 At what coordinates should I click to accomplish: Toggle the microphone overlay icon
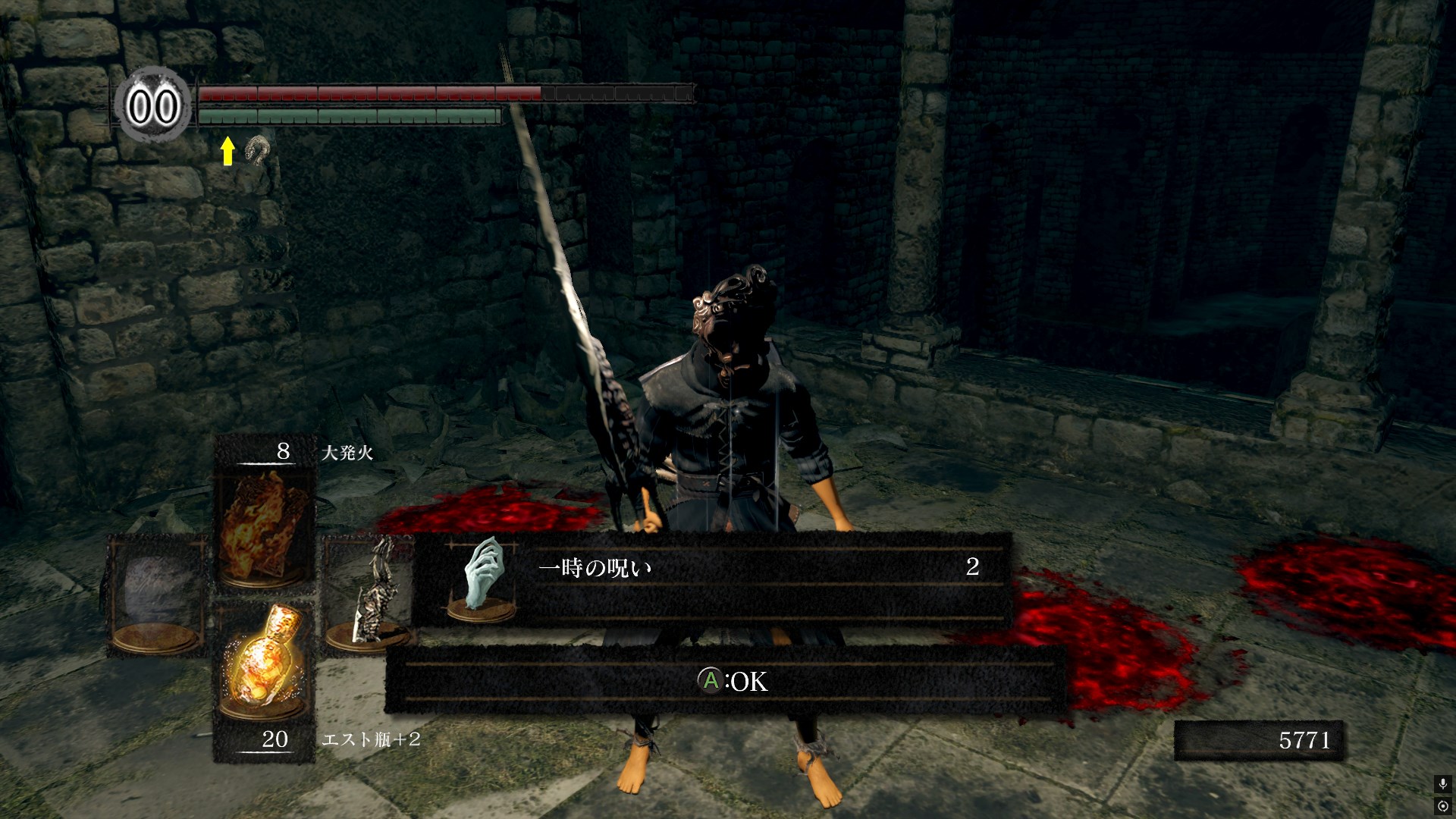[1442, 784]
